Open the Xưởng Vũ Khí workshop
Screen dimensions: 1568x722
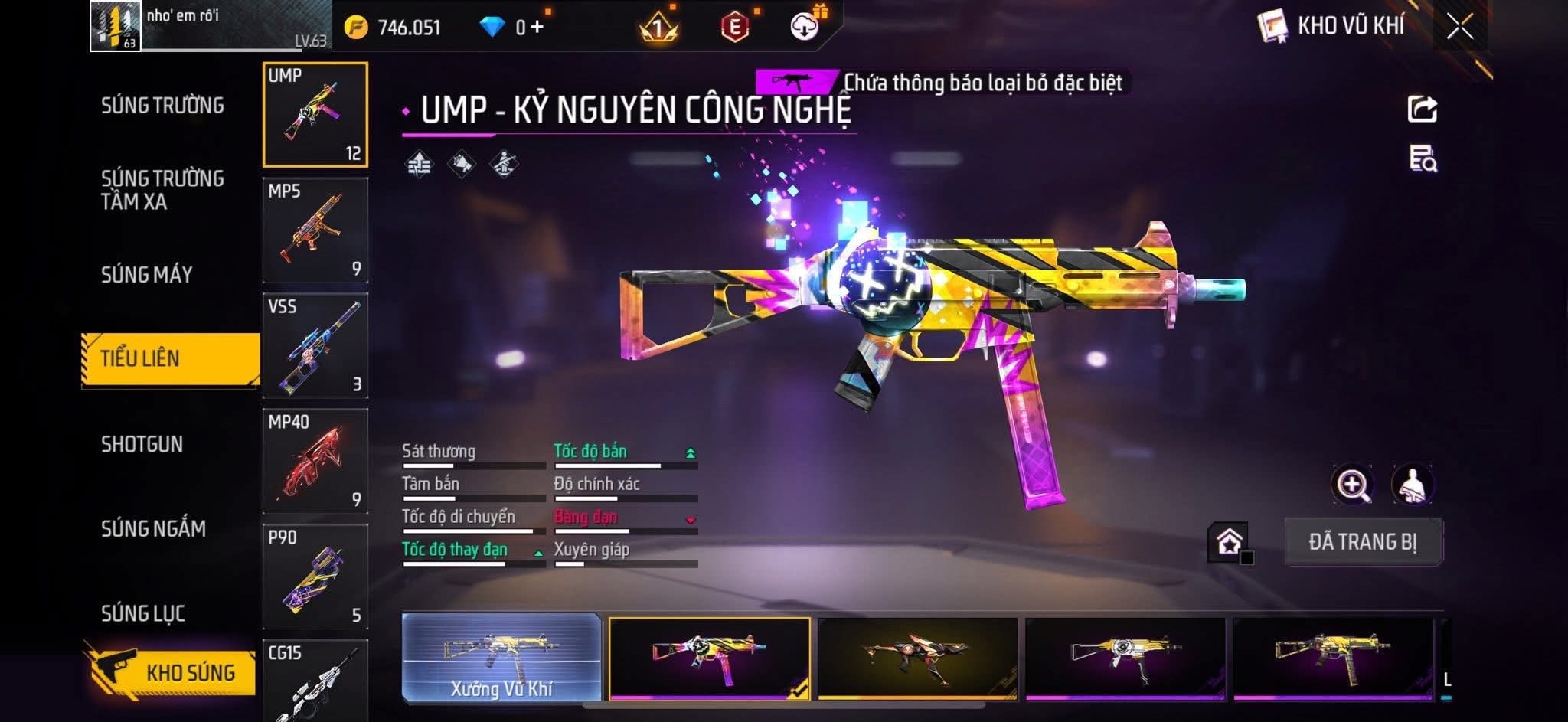[501, 658]
